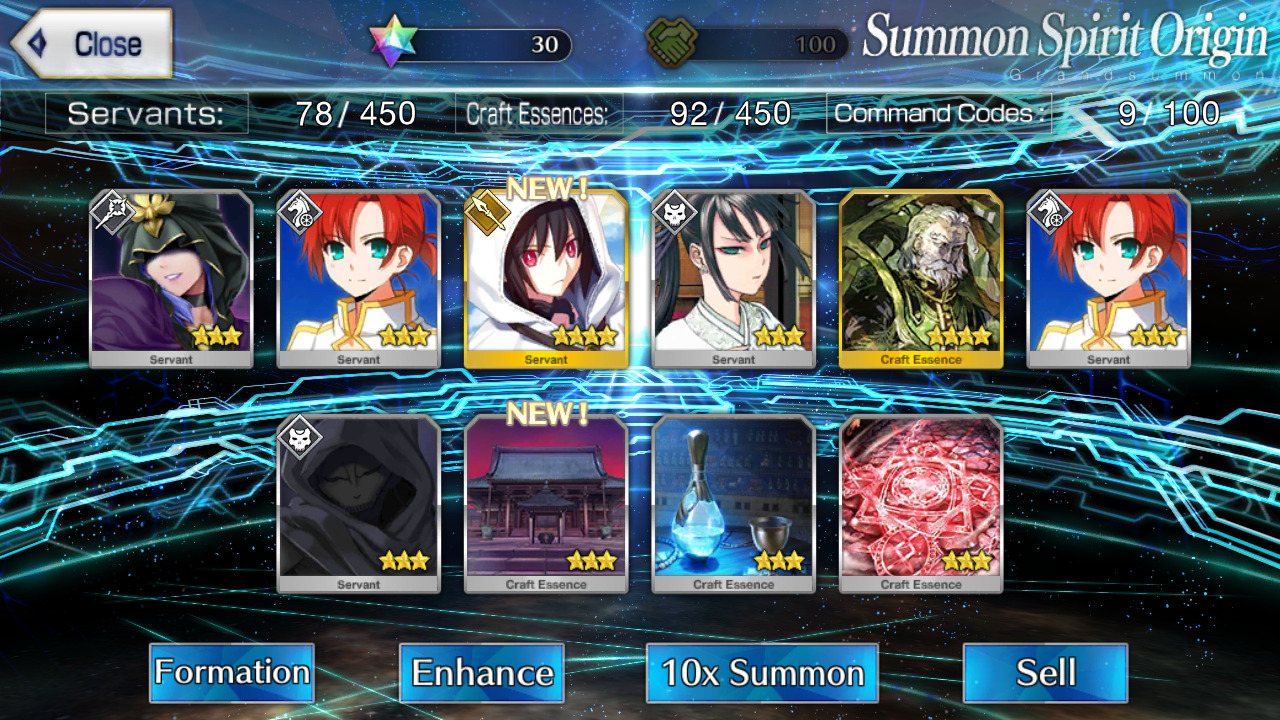Choose the black-haired servant in white robe

(733, 278)
